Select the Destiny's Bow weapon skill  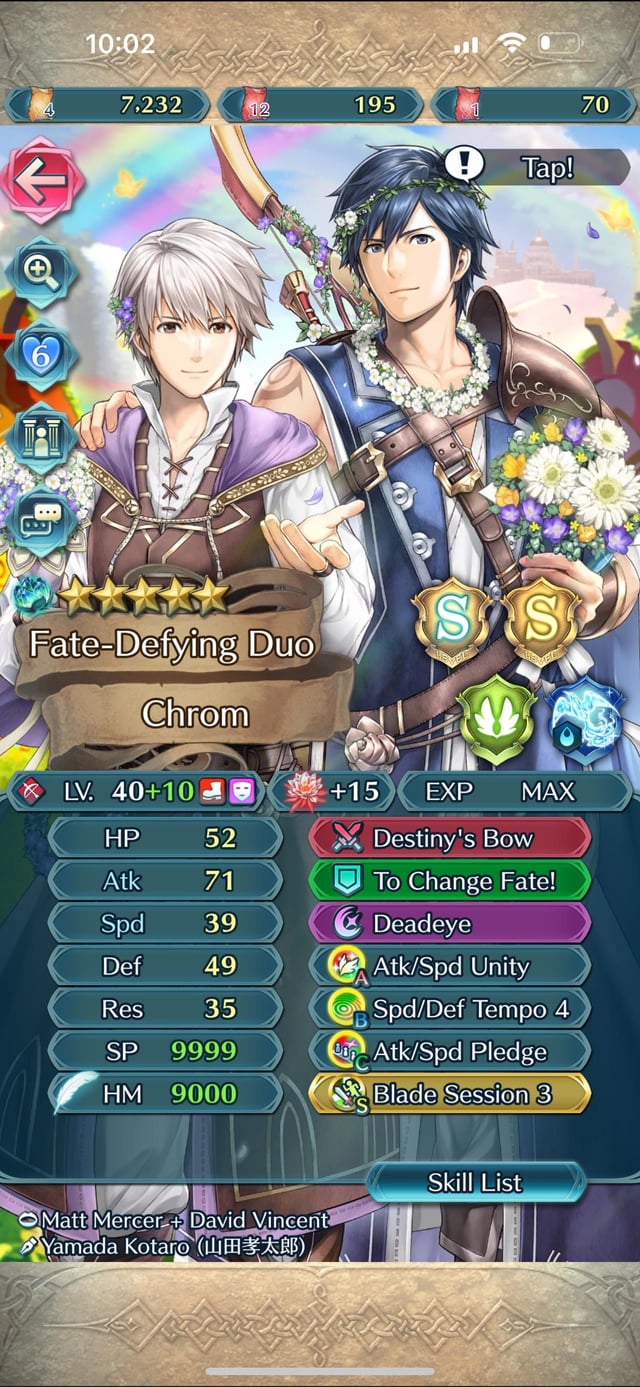tap(450, 838)
